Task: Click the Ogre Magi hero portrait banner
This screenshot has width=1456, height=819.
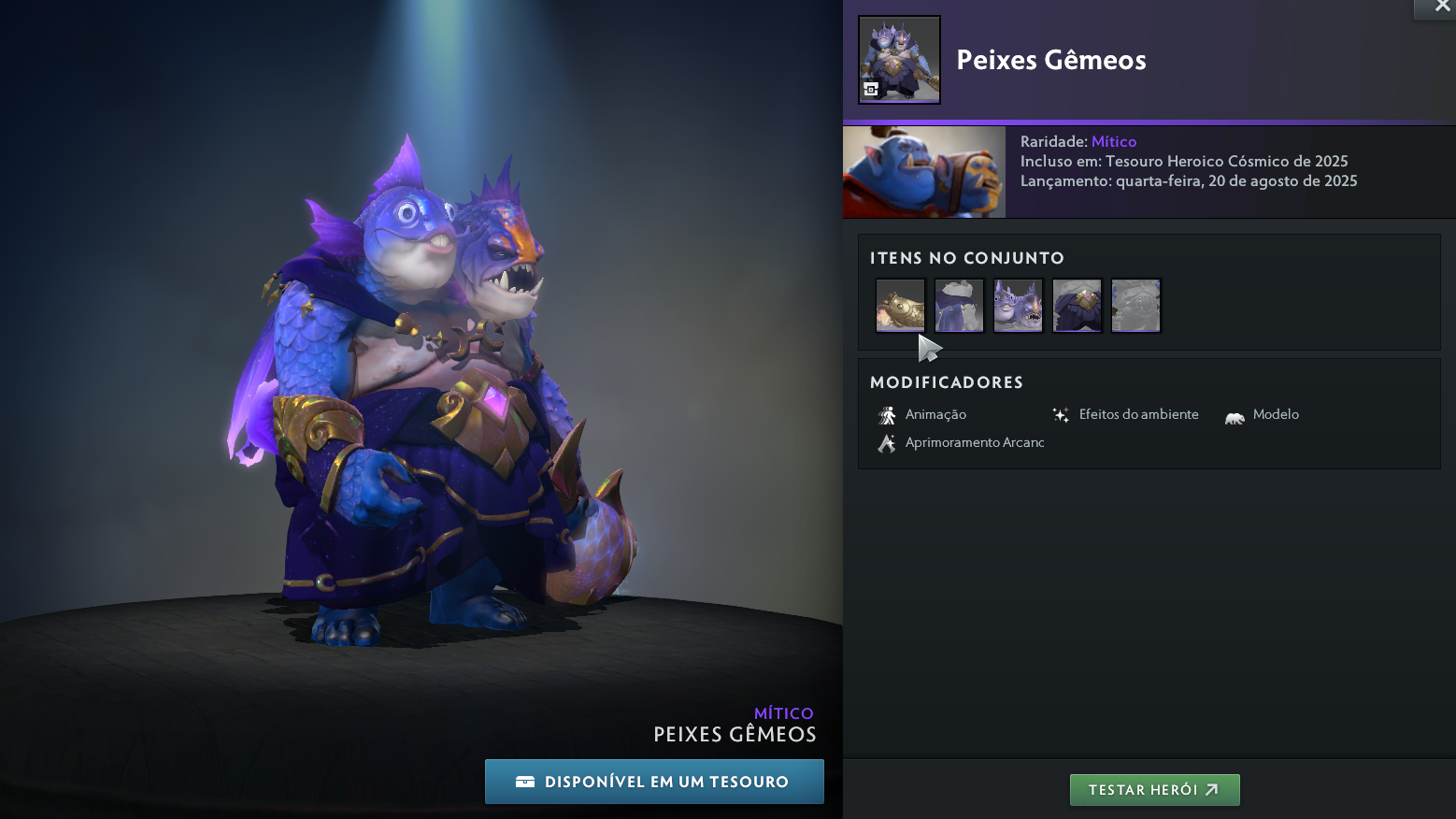Action: pyautogui.click(x=924, y=172)
